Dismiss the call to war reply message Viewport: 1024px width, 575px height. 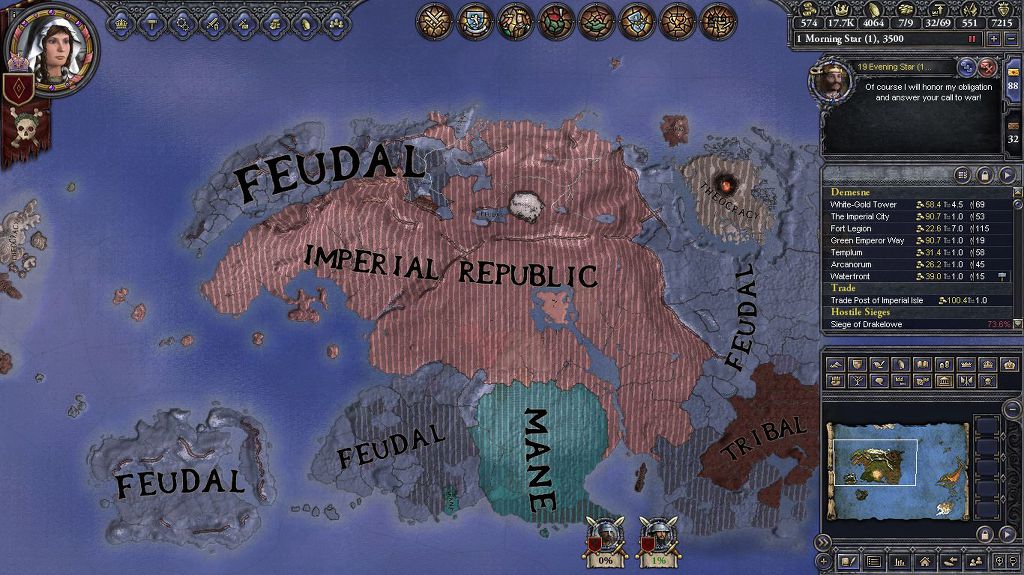click(x=987, y=68)
